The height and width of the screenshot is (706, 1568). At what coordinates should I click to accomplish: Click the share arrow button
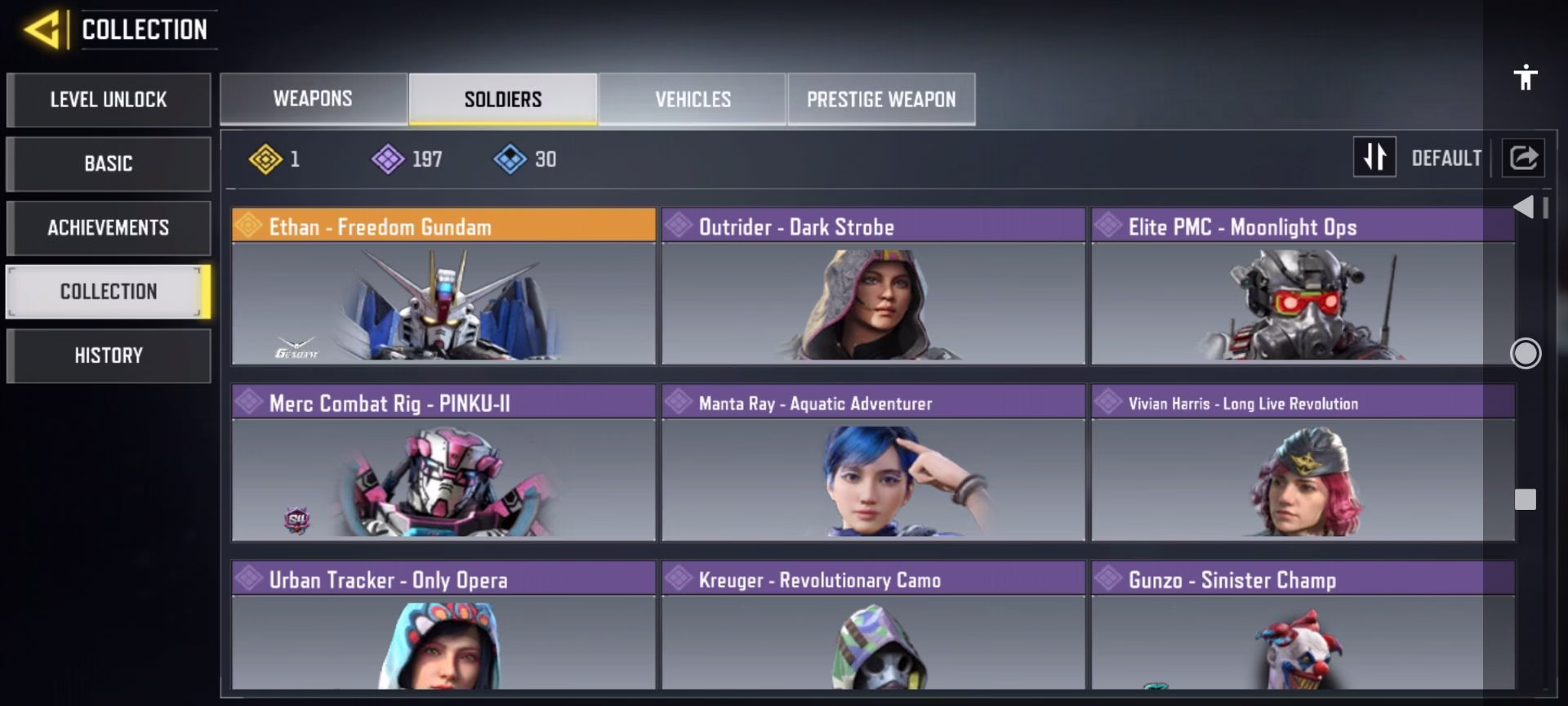pyautogui.click(x=1523, y=157)
